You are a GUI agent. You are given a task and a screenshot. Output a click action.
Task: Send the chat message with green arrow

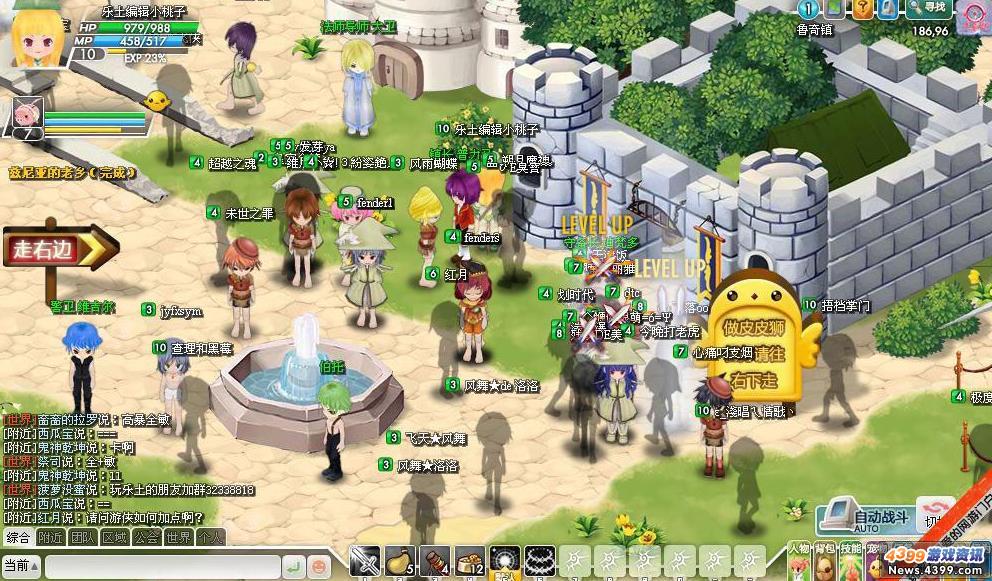(x=292, y=565)
